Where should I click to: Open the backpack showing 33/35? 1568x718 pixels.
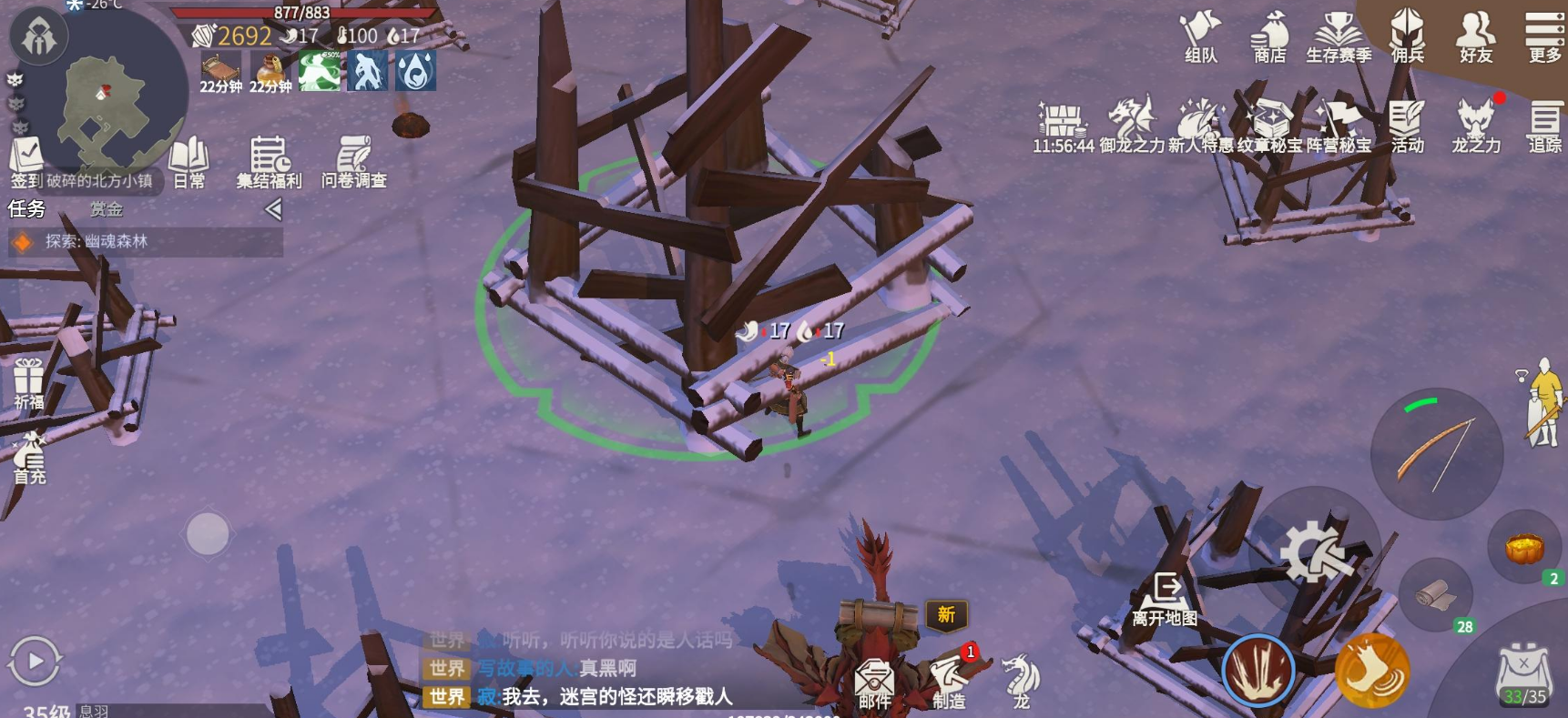[x=1524, y=673]
